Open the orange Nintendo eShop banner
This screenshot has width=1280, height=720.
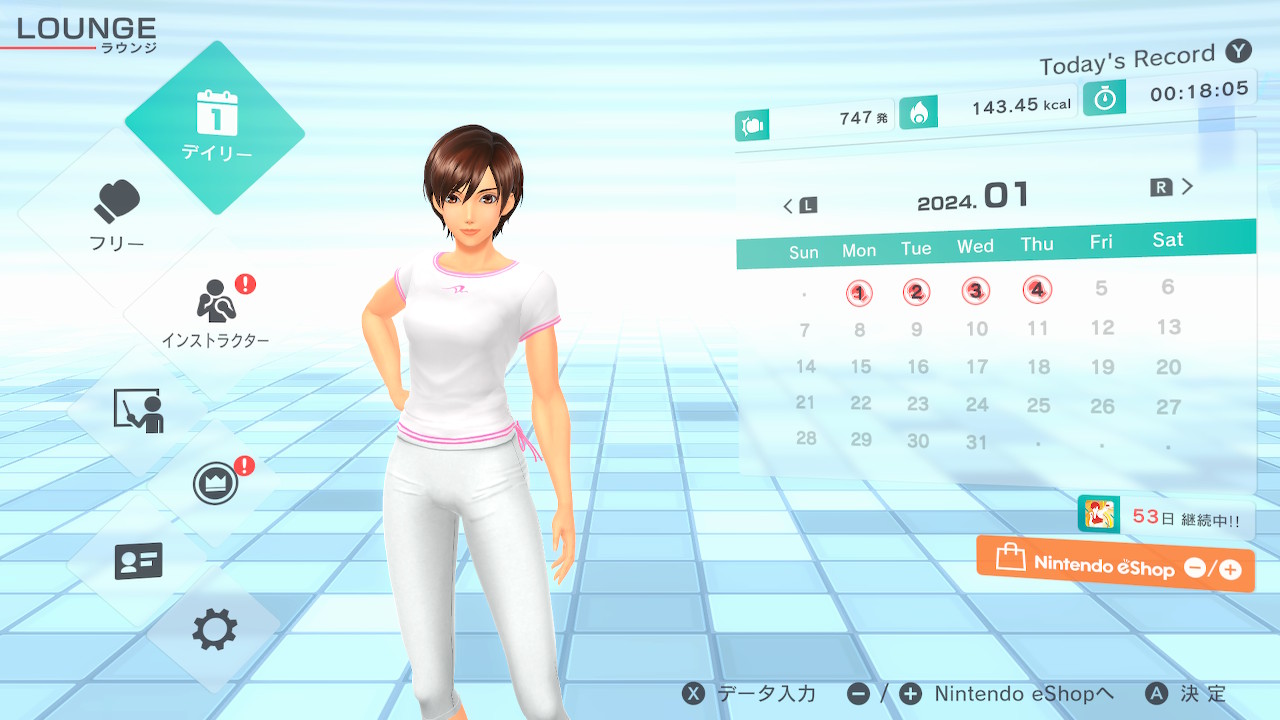pos(1115,565)
